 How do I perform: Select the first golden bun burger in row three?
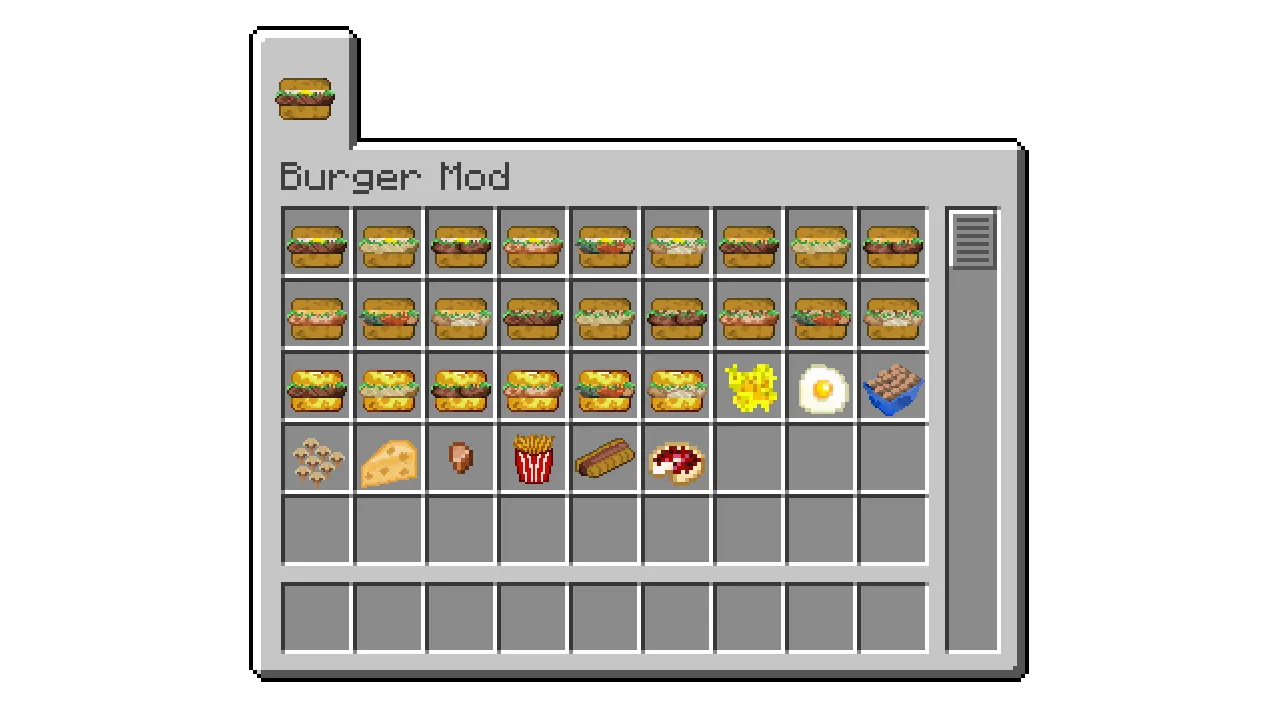pyautogui.click(x=316, y=387)
